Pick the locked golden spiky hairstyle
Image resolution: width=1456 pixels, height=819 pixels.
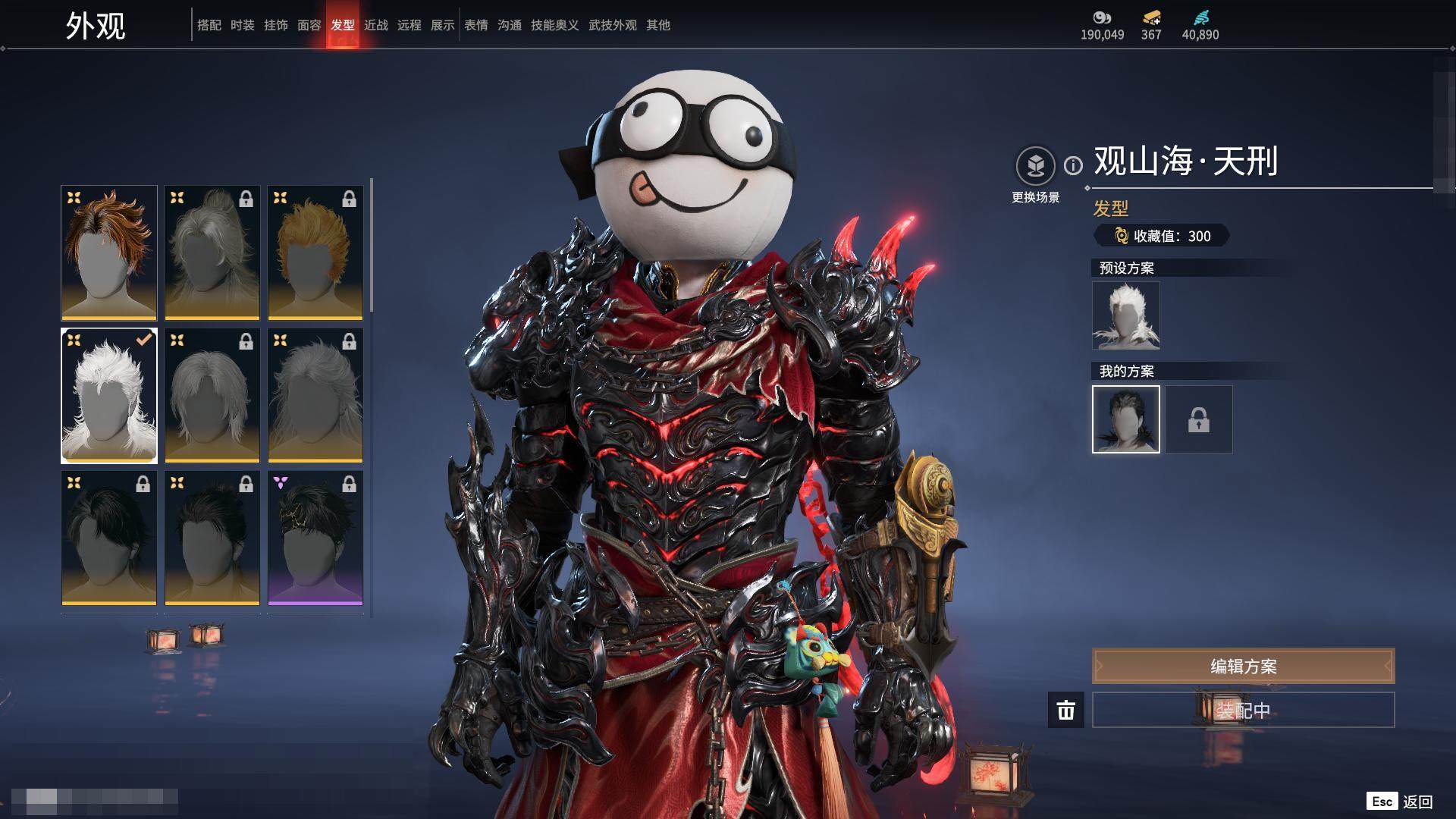click(x=315, y=253)
